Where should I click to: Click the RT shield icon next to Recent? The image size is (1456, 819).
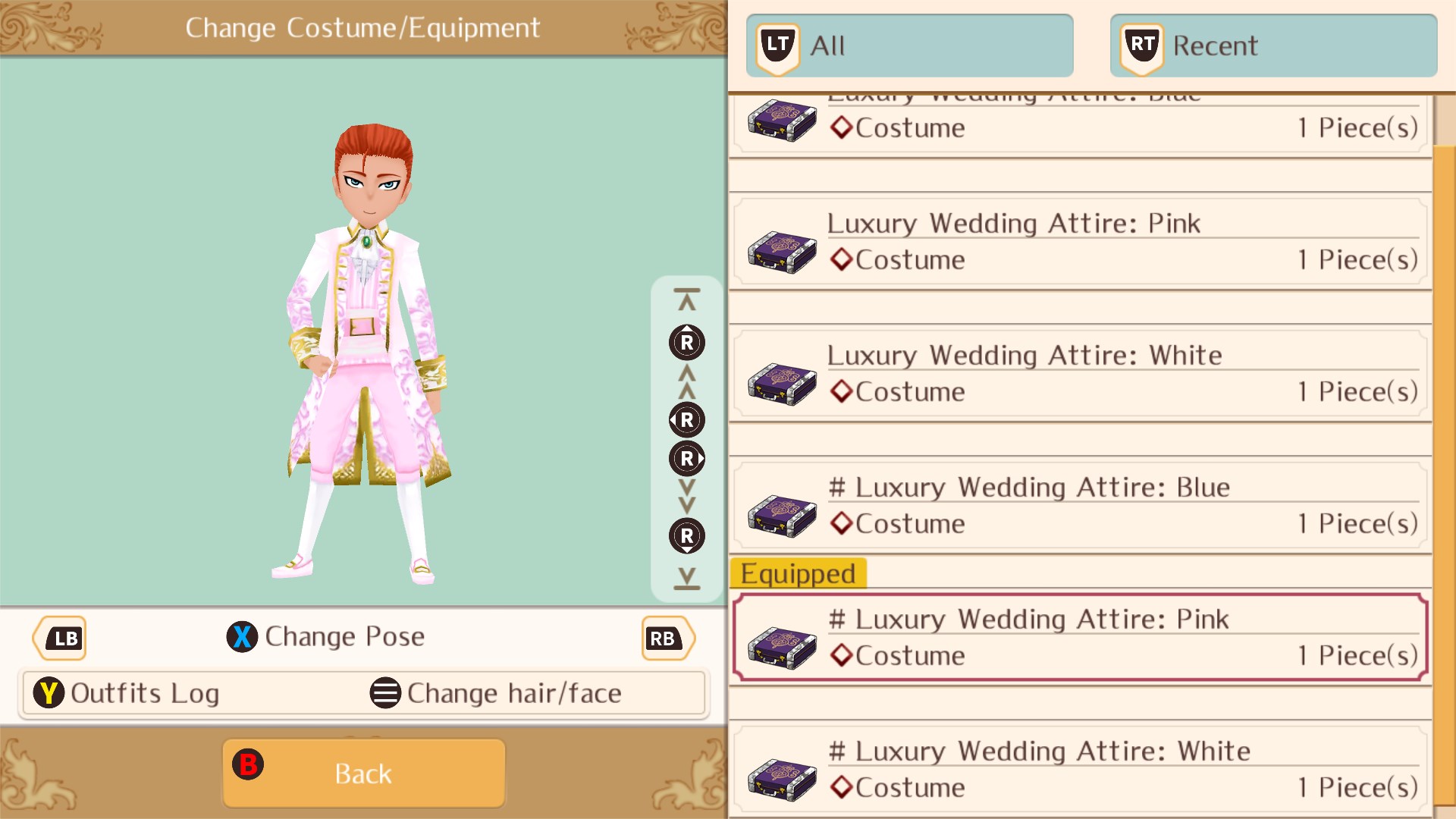[x=1141, y=45]
